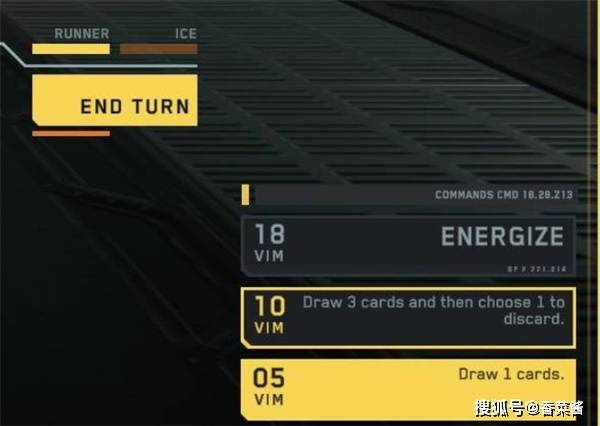This screenshot has width=600, height=426.
Task: Select the 05 VIM draw 1 cards option
Action: click(408, 387)
